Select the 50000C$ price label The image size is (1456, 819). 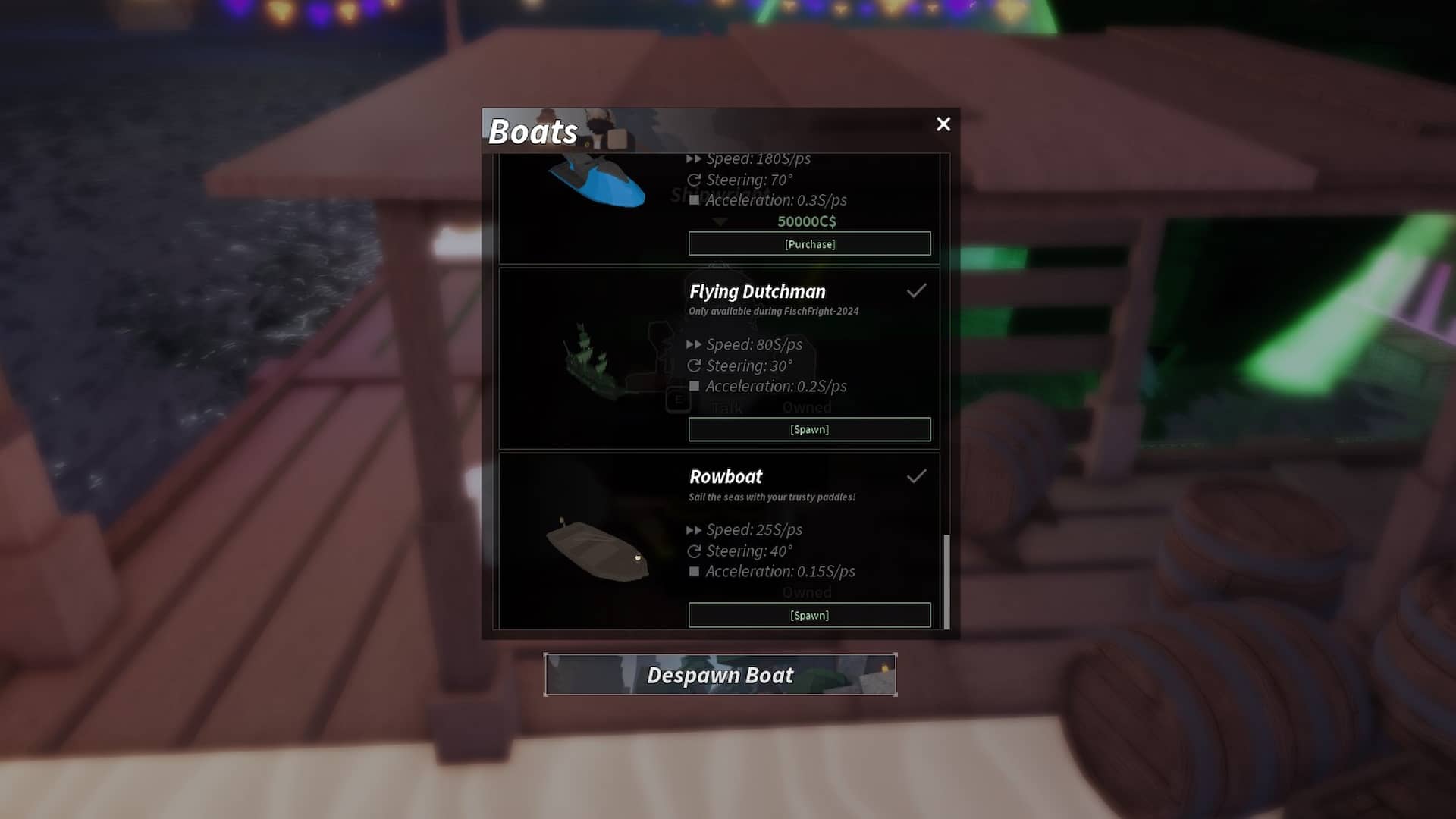[805, 221]
